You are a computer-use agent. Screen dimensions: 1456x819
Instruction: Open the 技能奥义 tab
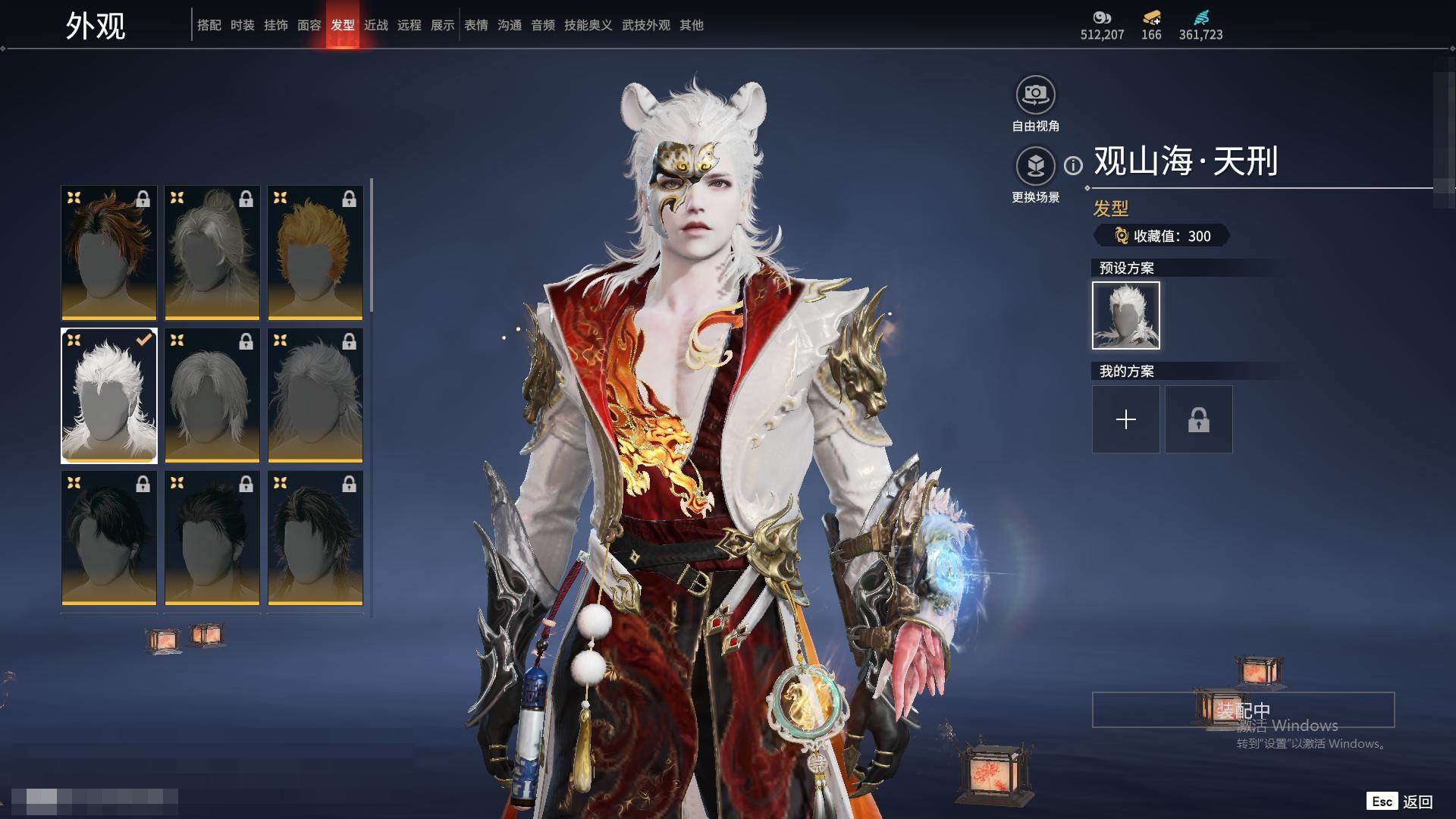tap(588, 25)
